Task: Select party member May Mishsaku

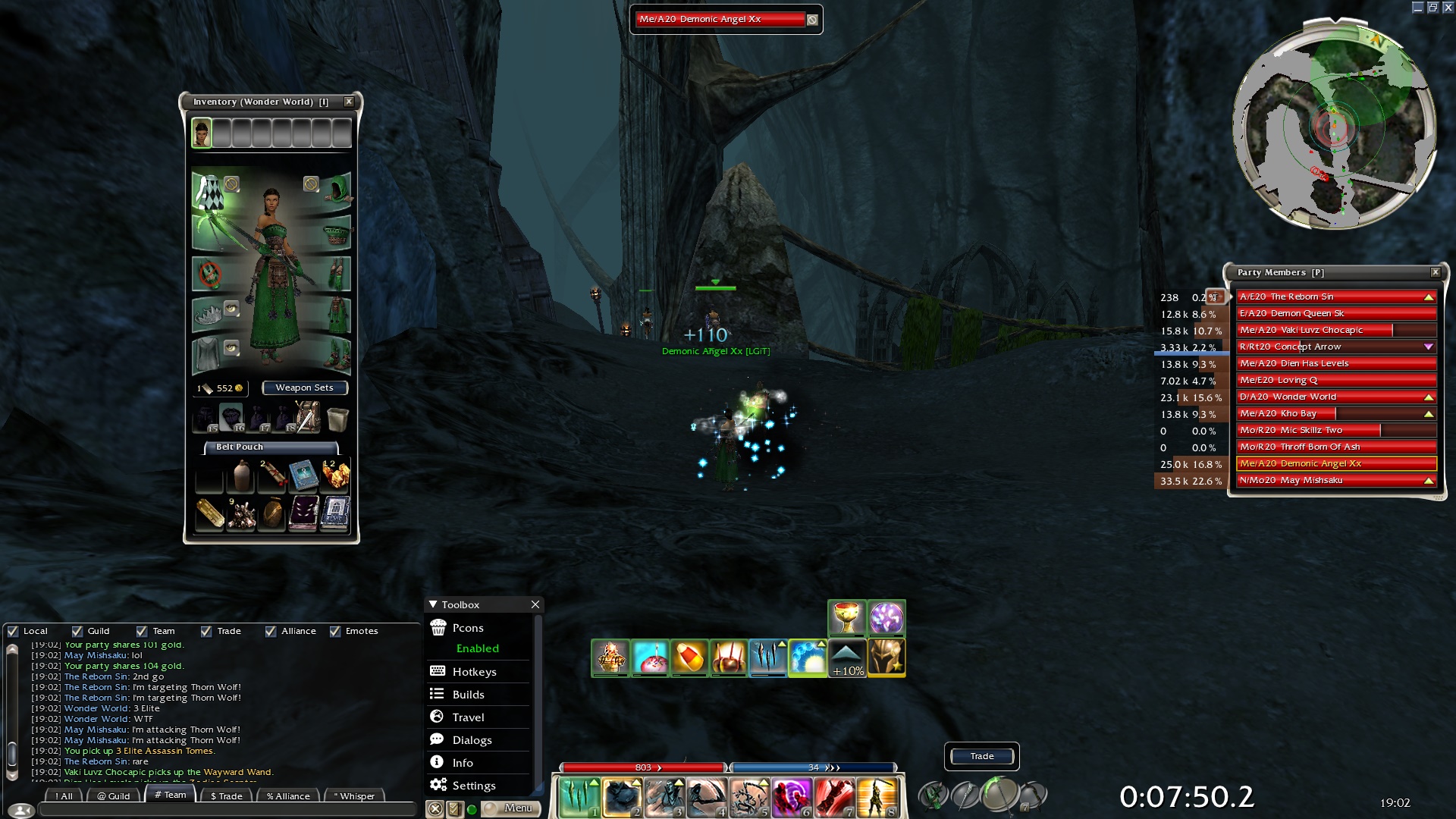Action: [1335, 480]
